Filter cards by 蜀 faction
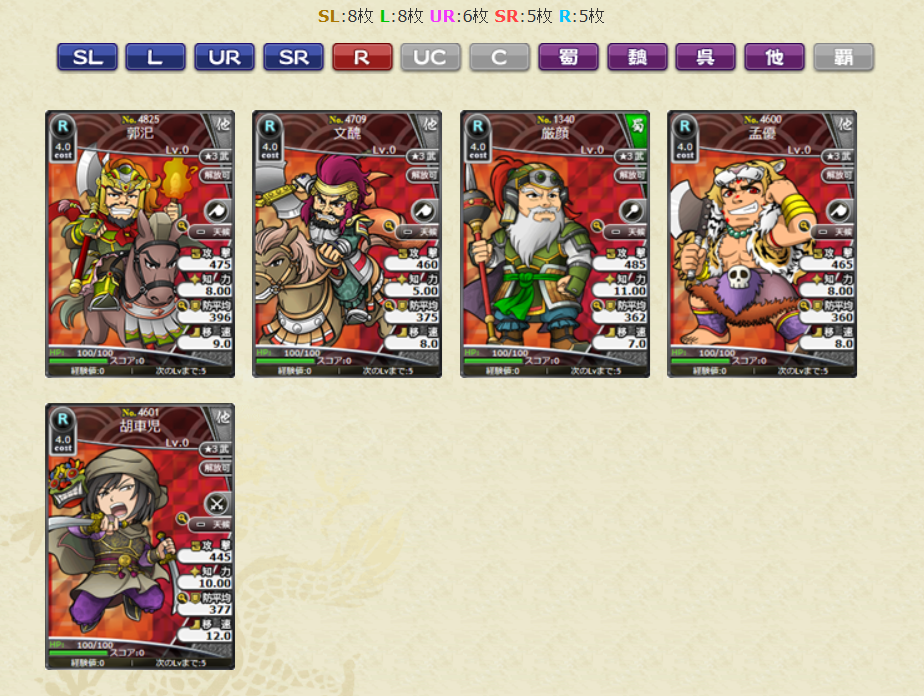This screenshot has width=924, height=696. (568, 58)
